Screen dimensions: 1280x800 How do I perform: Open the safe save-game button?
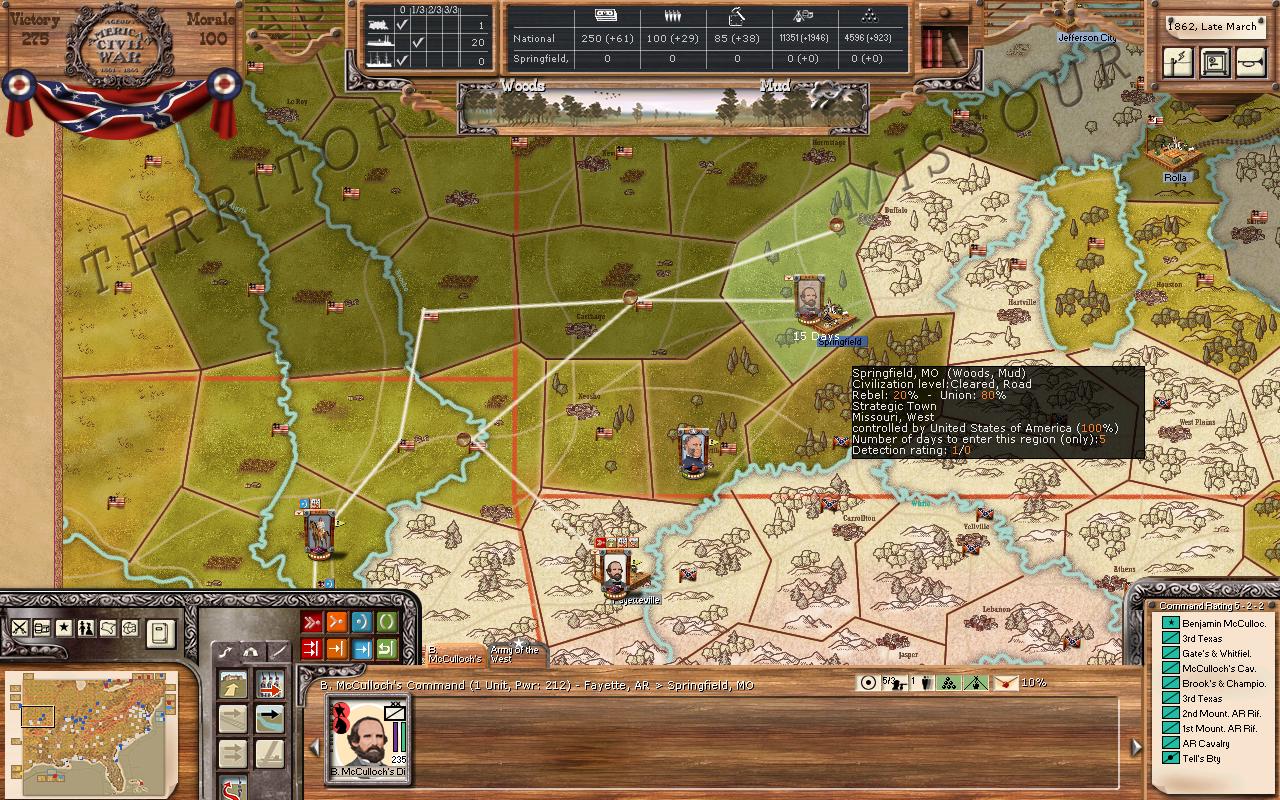[x=1214, y=63]
